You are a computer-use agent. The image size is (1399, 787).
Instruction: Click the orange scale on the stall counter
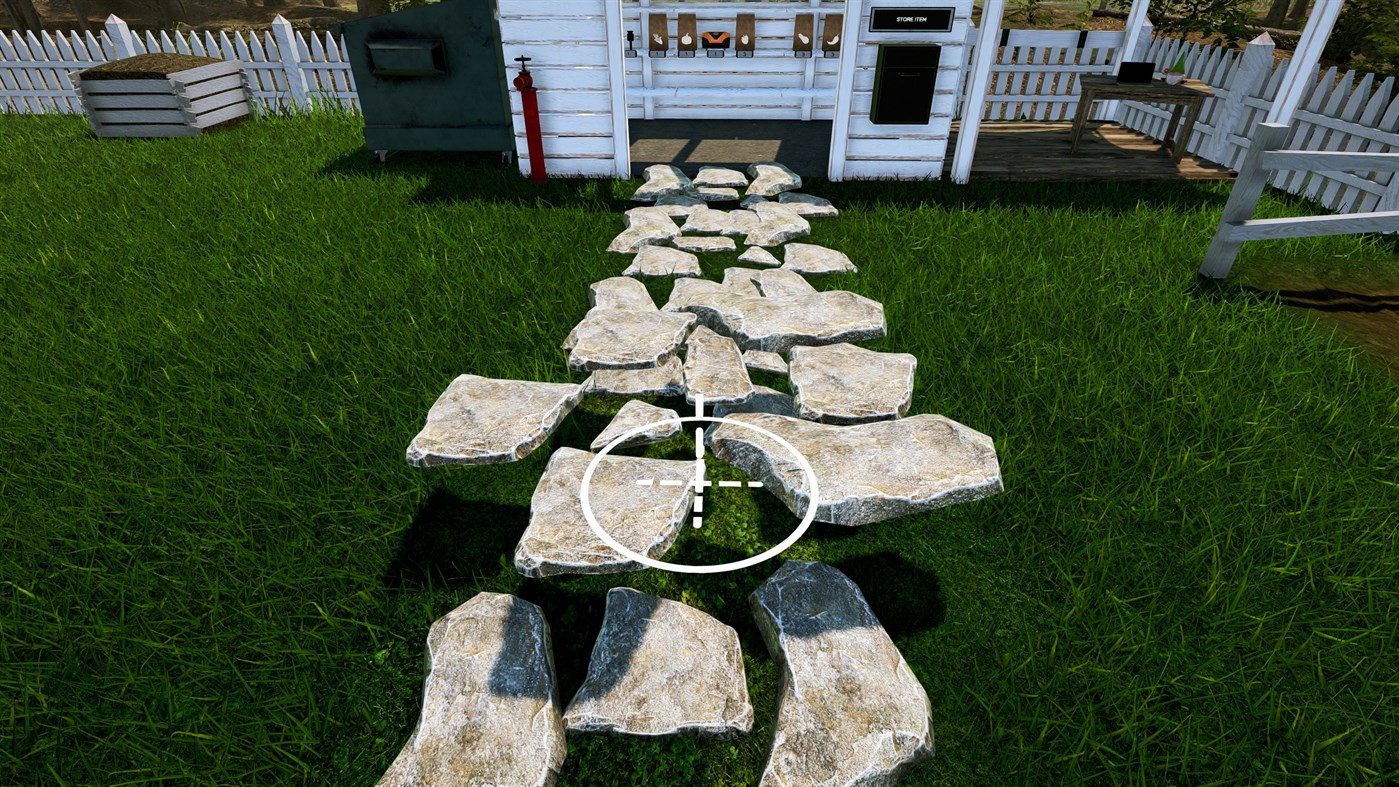(x=716, y=40)
